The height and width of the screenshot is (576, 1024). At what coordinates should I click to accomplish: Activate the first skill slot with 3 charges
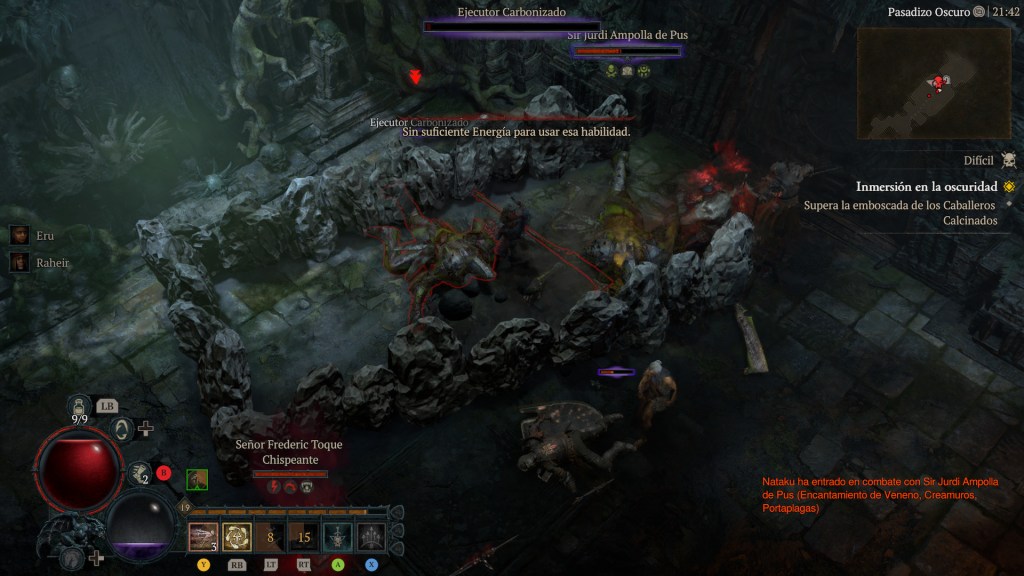204,537
